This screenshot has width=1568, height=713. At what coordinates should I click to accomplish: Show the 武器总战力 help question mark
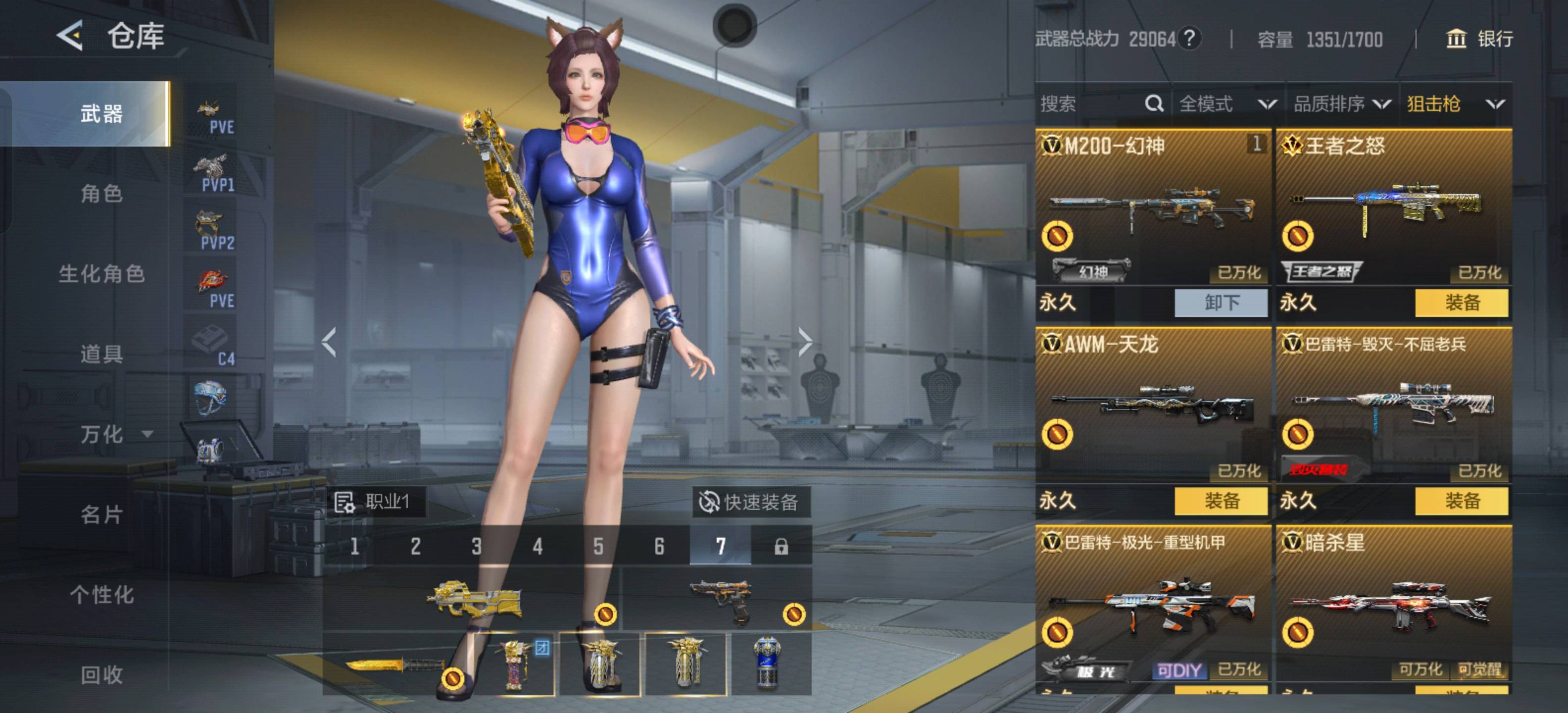click(x=1189, y=39)
